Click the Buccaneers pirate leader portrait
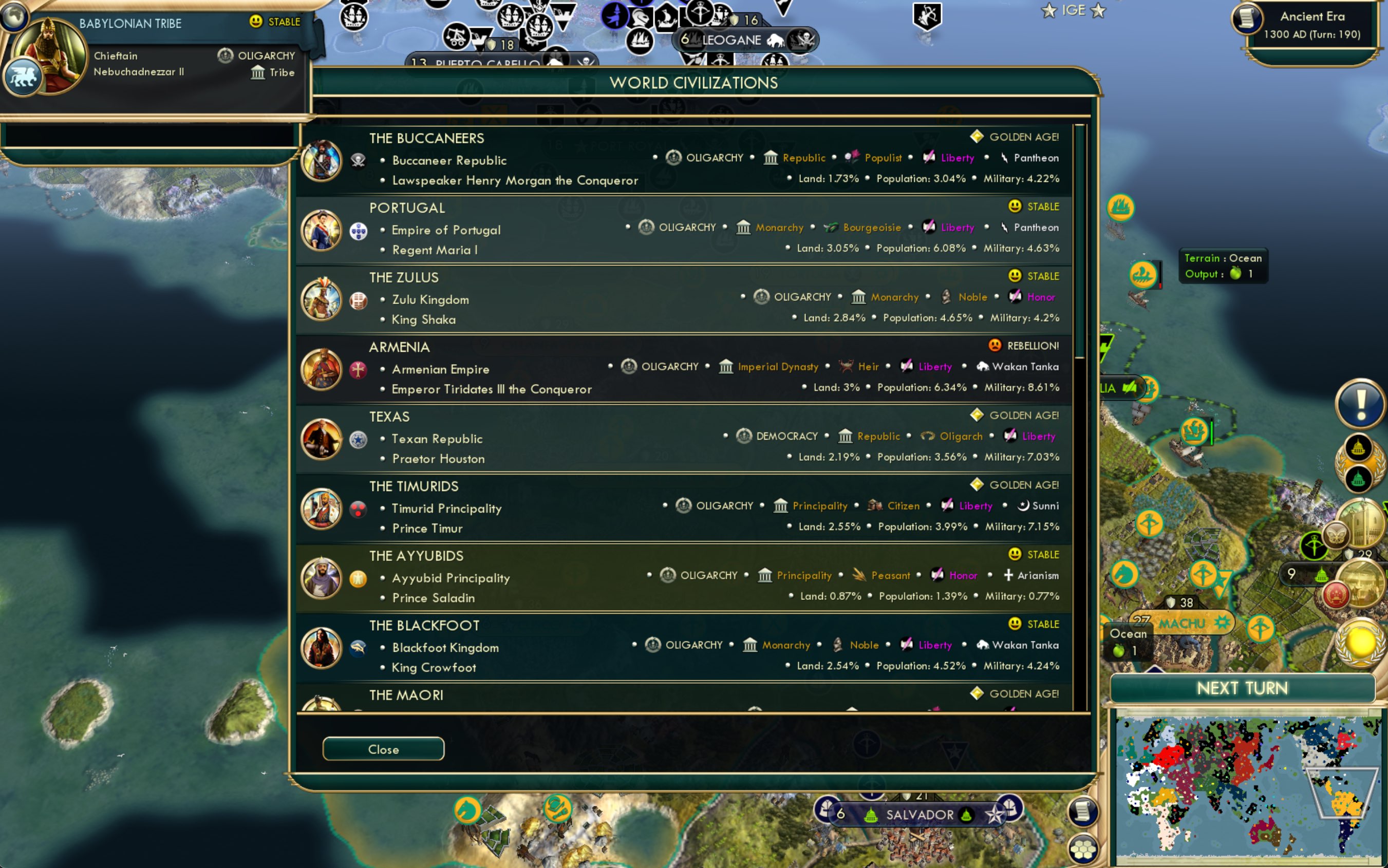 click(322, 161)
